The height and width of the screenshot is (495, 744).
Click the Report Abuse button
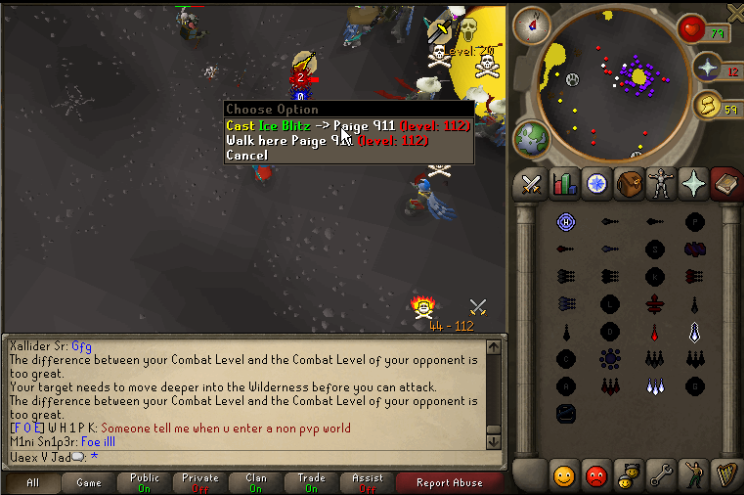449,483
